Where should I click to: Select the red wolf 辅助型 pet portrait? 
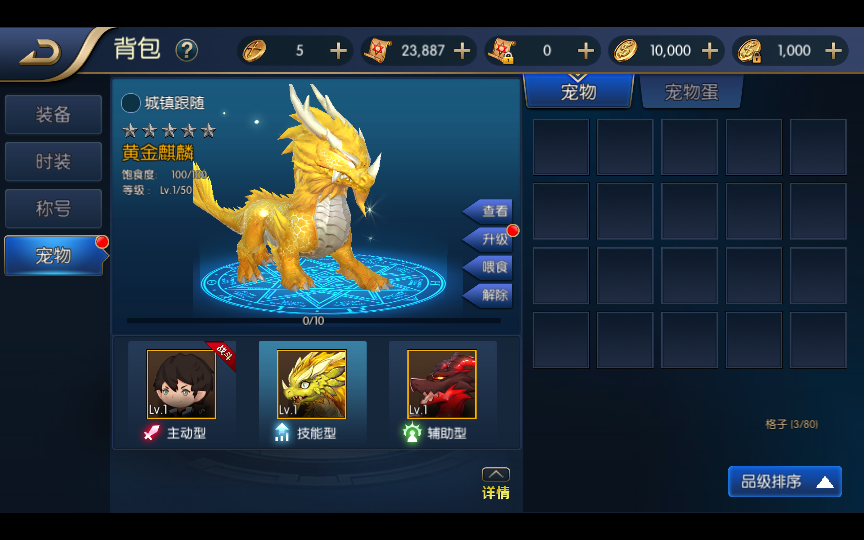pyautogui.click(x=441, y=384)
